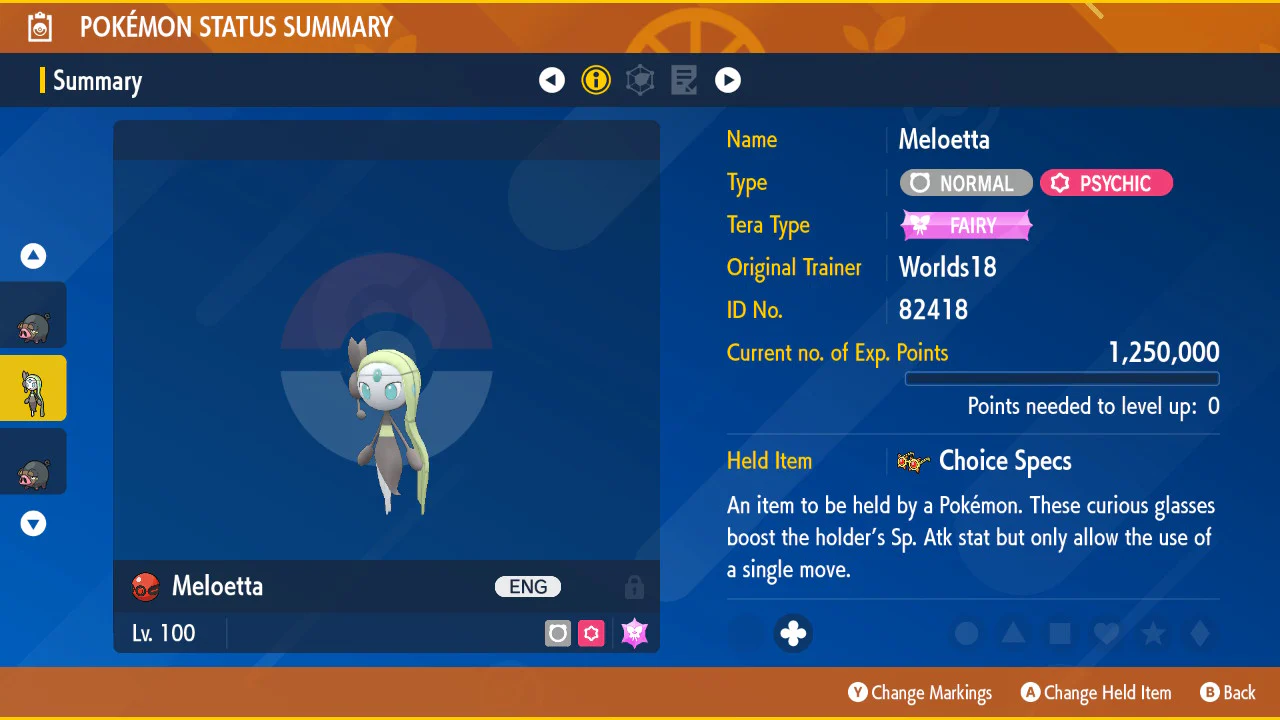The image size is (1280, 720).
Task: Show the previous Pokémon with up arrow
Action: pos(34,256)
